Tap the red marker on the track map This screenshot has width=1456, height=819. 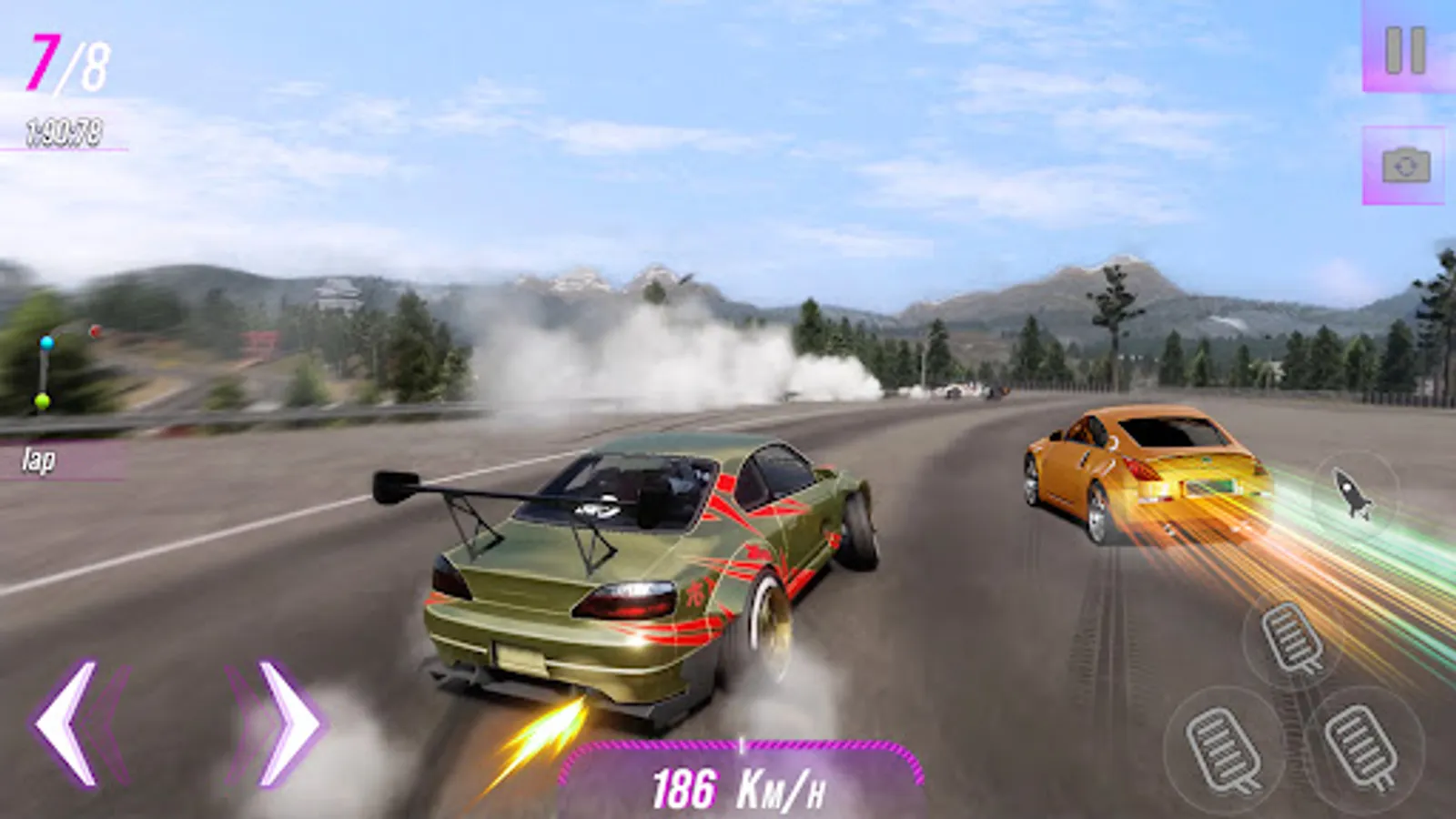coord(95,330)
